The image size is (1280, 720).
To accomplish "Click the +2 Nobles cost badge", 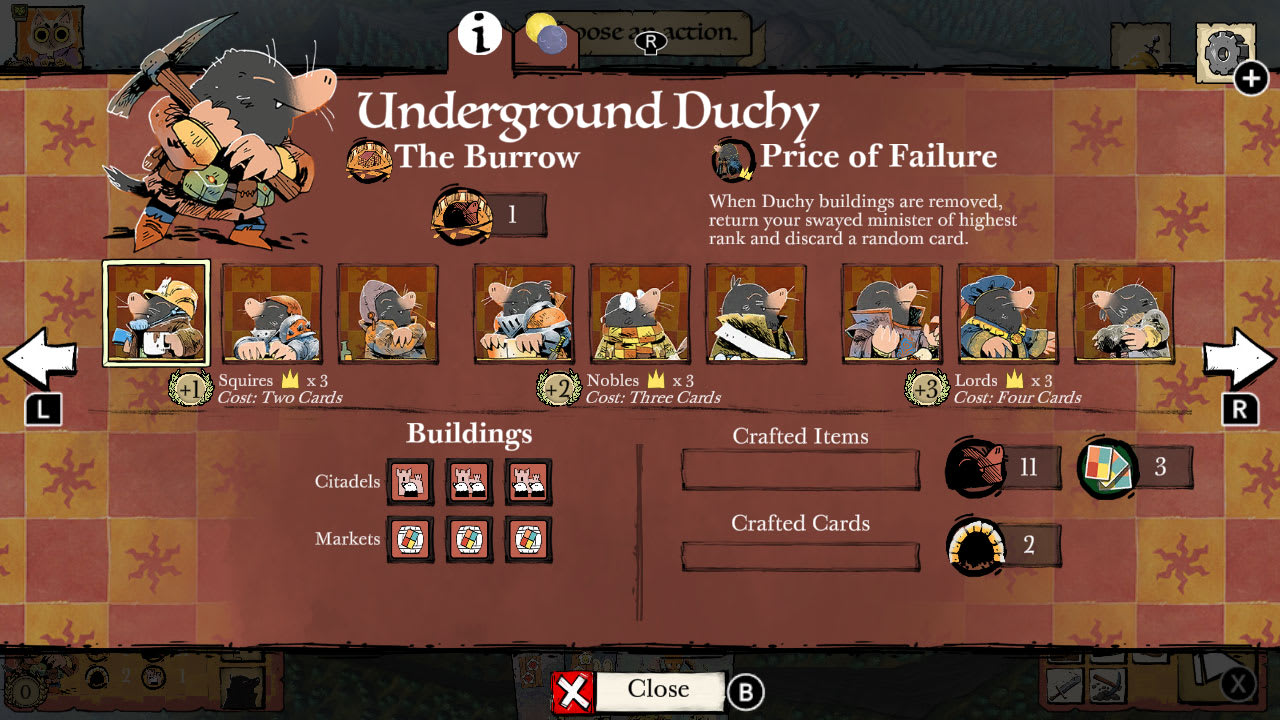I will pyautogui.click(x=558, y=389).
